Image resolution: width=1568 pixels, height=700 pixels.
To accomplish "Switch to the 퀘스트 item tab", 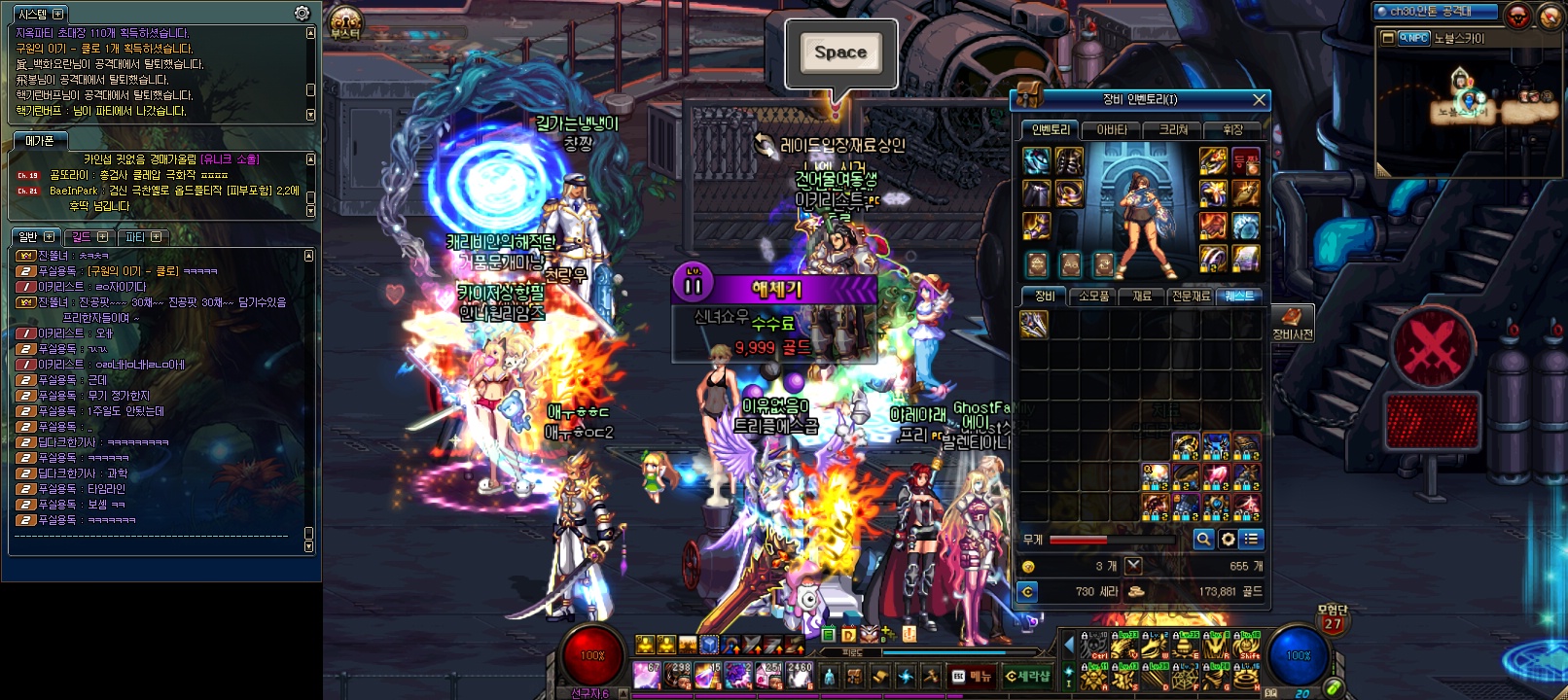I will coord(1239,296).
